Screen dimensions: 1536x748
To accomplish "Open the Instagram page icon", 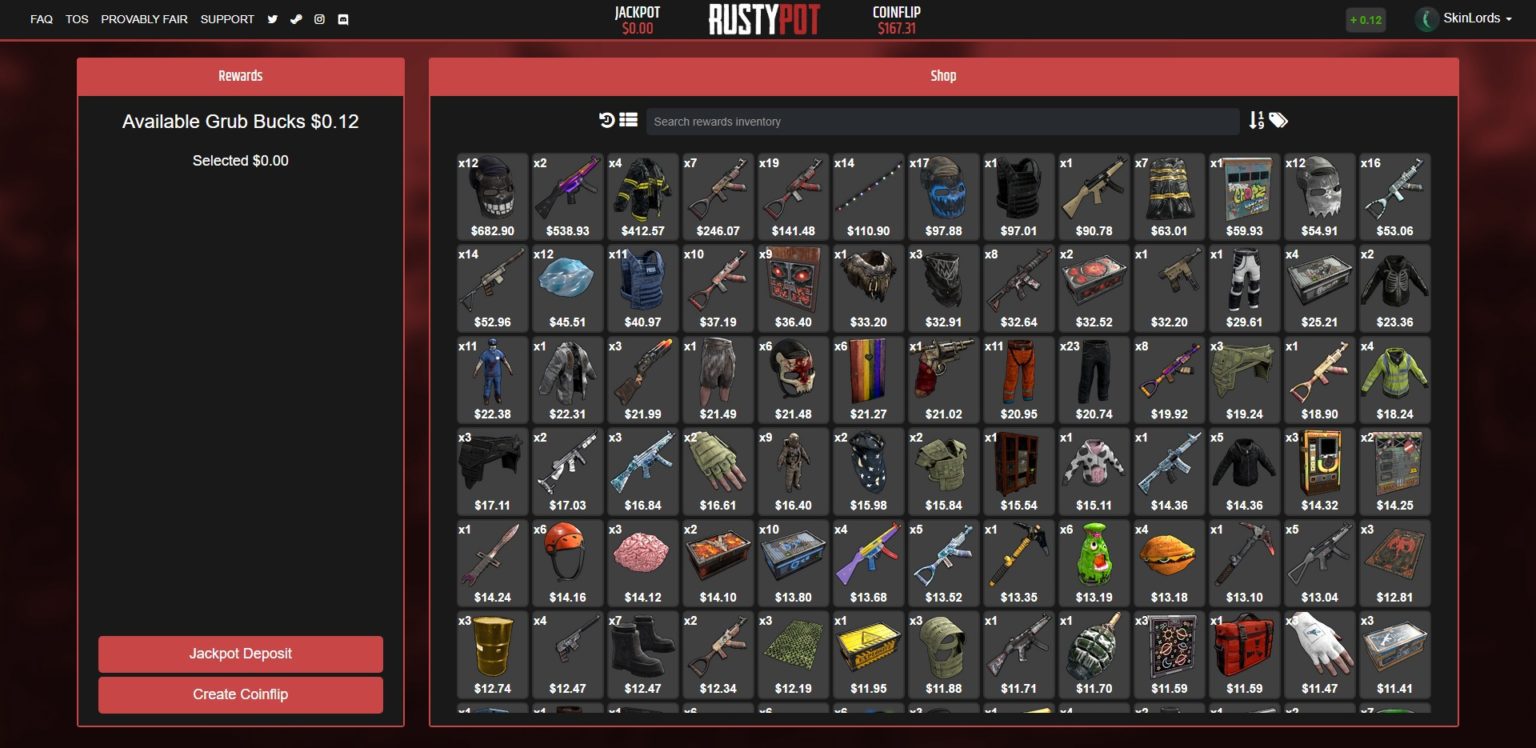I will point(319,19).
